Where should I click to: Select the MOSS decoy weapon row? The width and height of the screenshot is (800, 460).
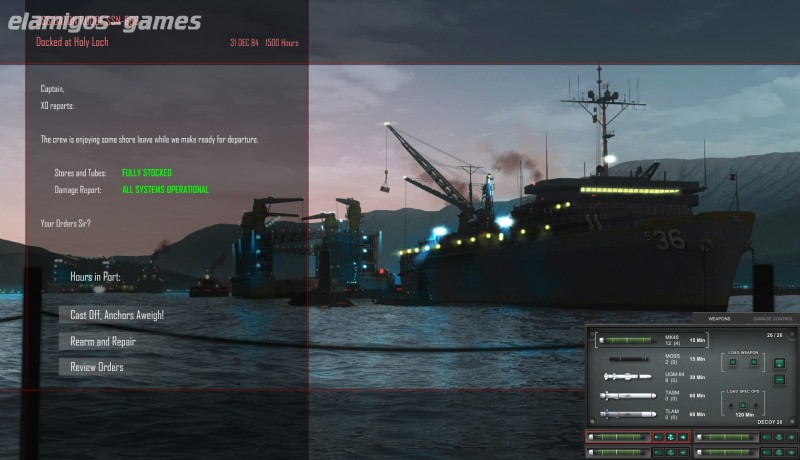(x=652, y=358)
